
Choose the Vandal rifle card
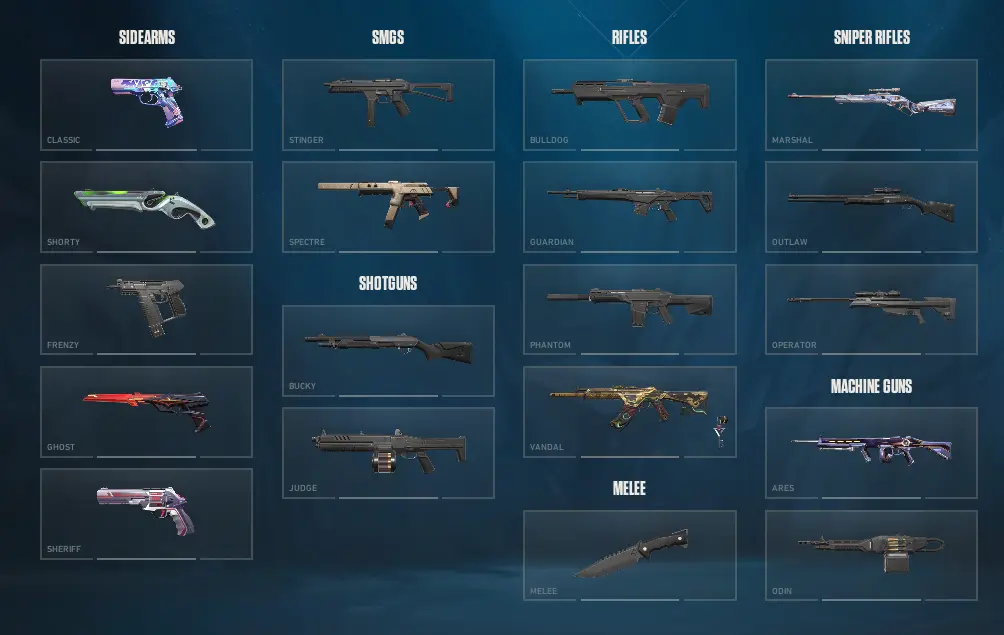(629, 411)
